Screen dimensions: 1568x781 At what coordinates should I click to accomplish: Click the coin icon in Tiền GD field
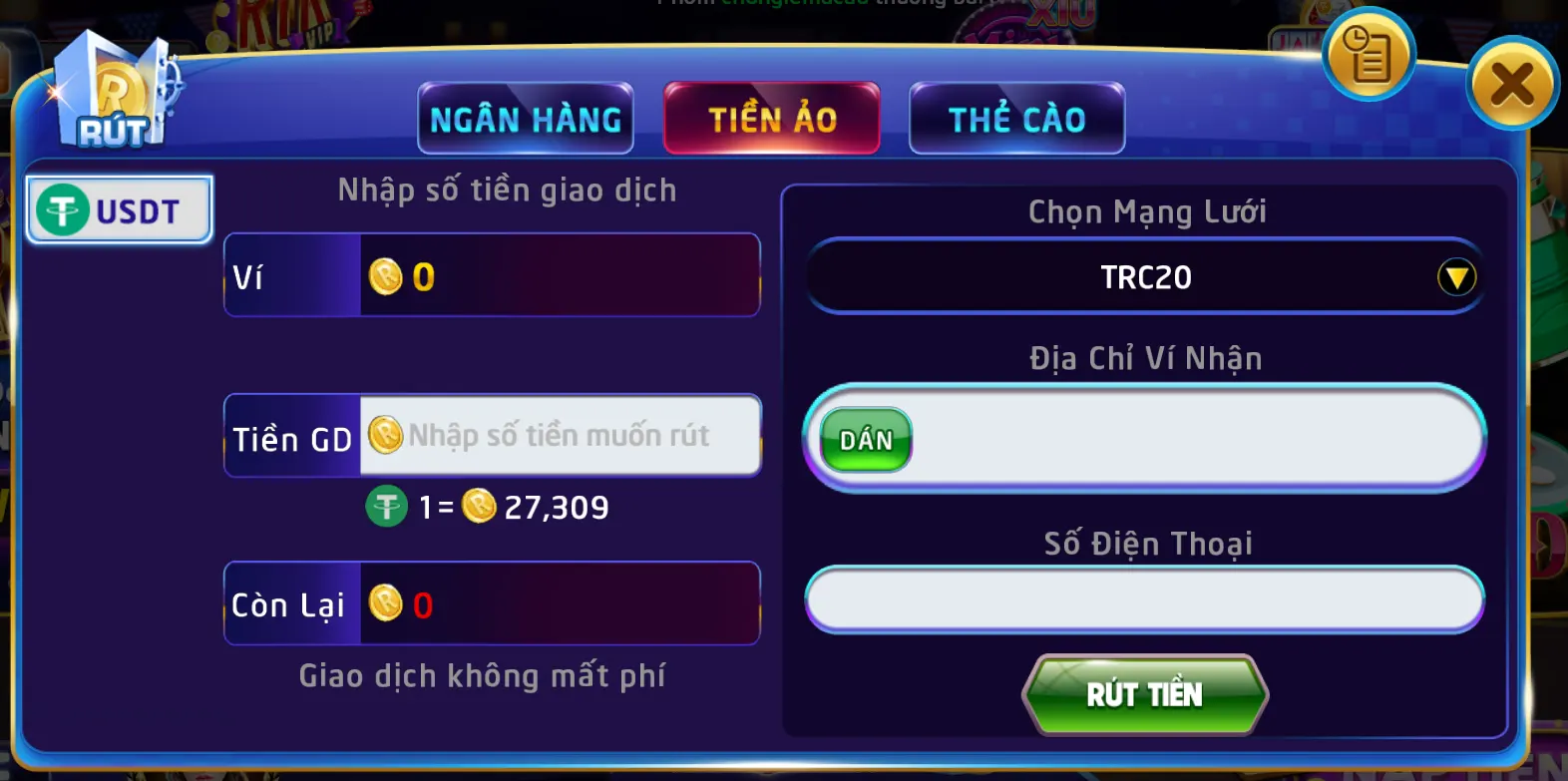386,436
